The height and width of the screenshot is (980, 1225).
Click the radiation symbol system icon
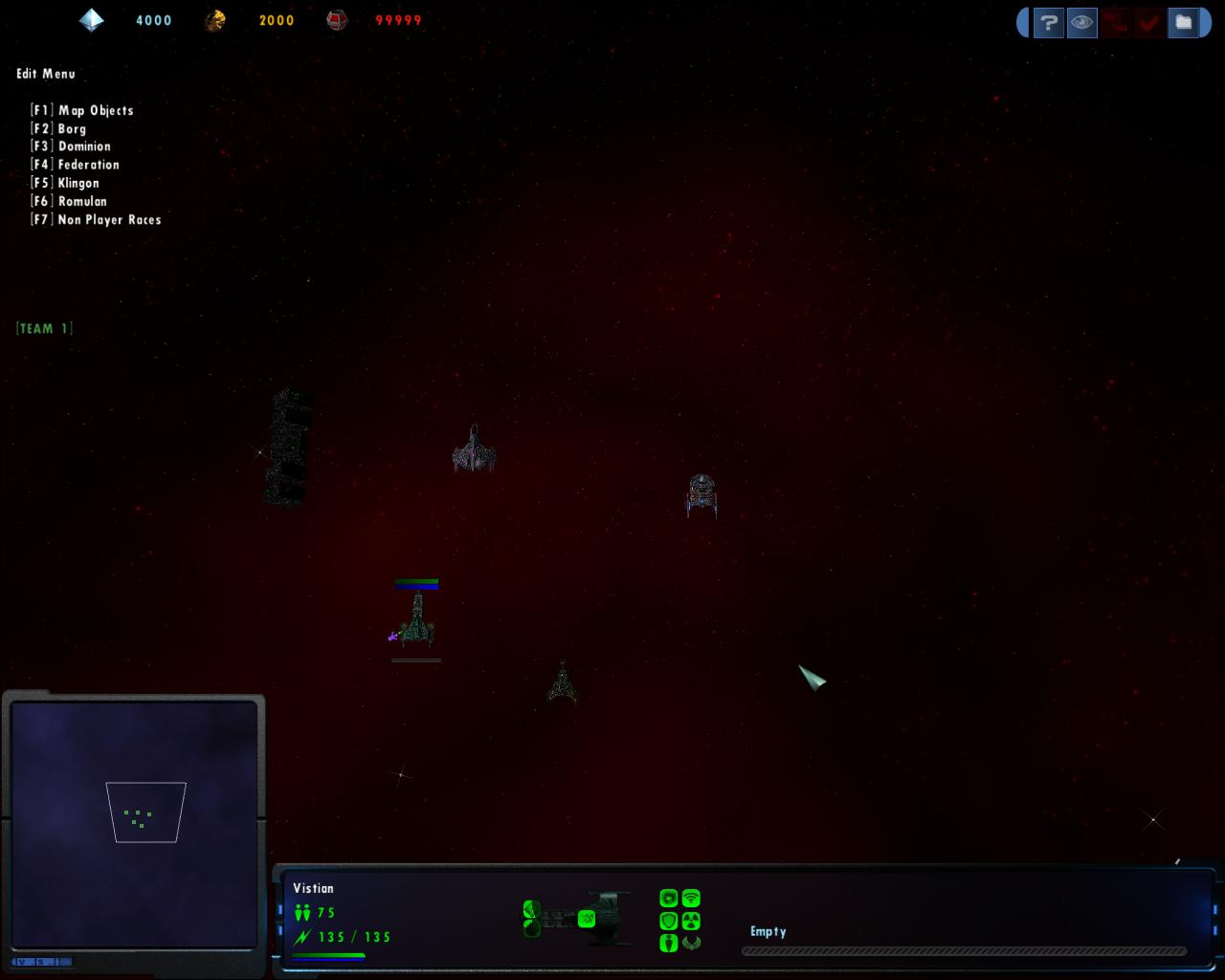pyautogui.click(x=691, y=921)
